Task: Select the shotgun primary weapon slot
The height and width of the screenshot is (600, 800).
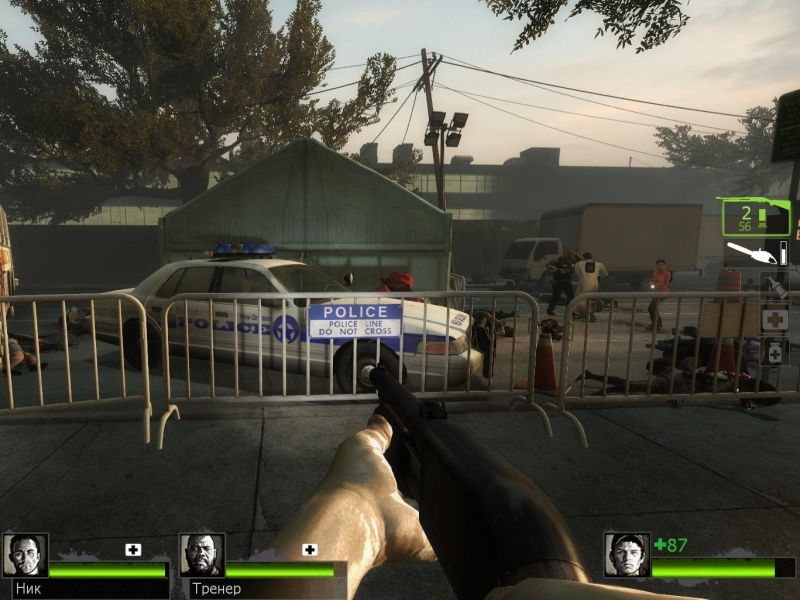Action: pyautogui.click(x=755, y=217)
